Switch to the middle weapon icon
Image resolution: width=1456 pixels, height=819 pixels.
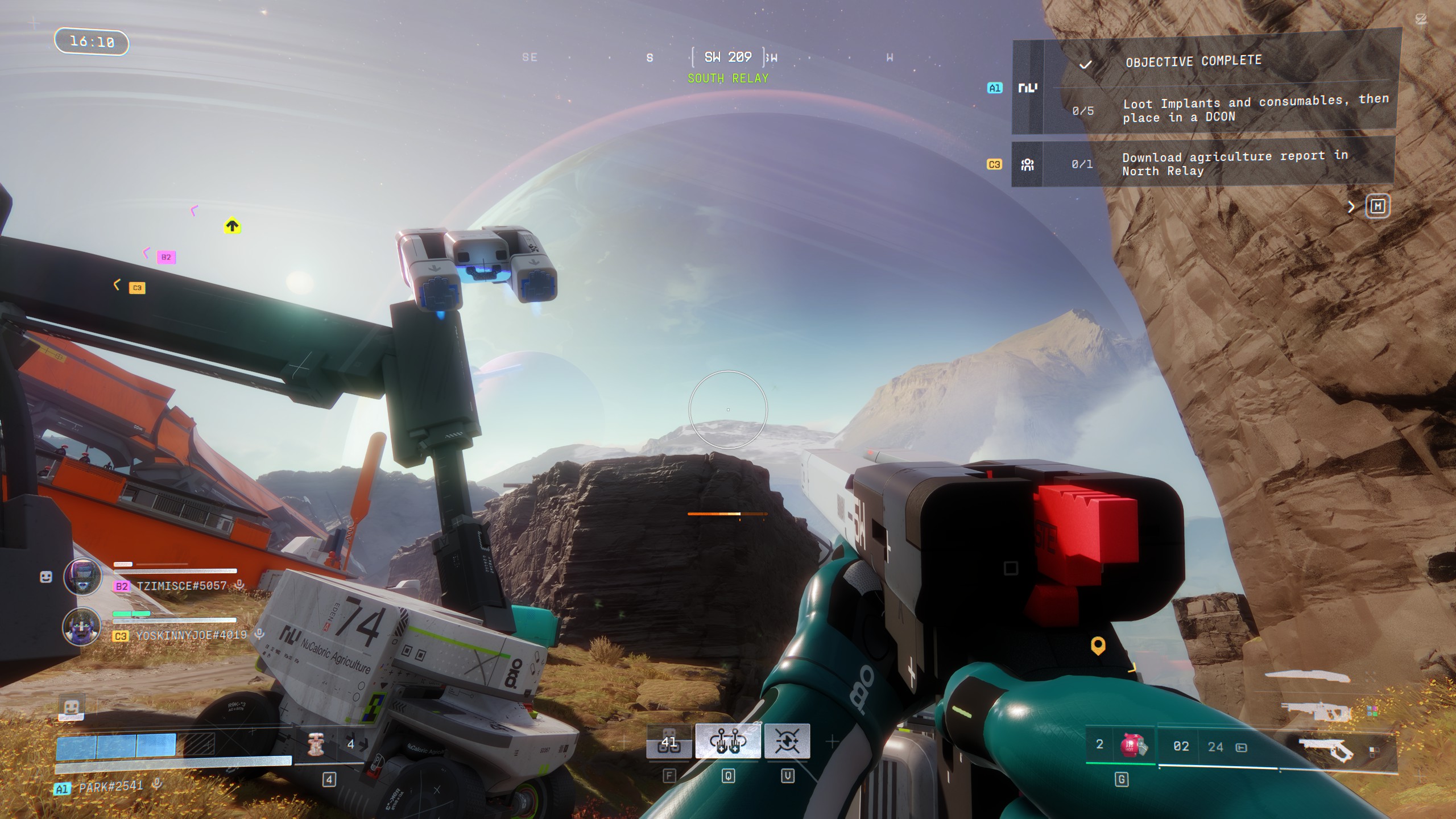(1316, 711)
